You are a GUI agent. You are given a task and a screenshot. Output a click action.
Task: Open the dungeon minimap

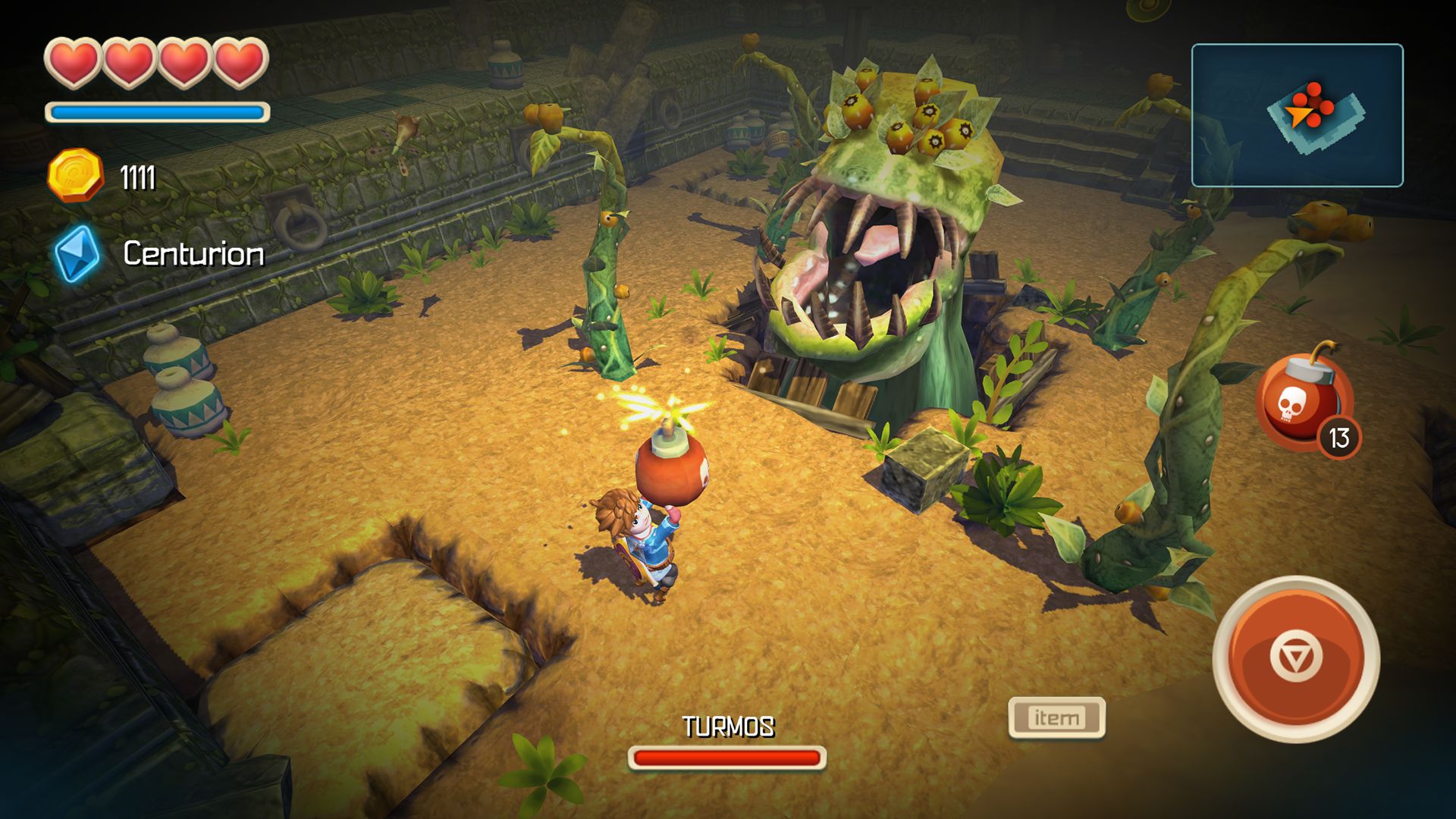tap(1297, 115)
